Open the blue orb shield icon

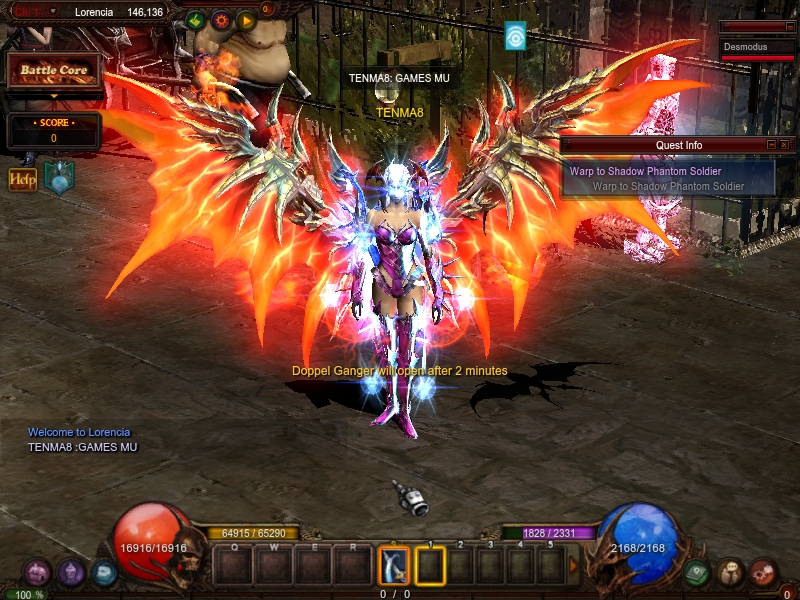(58, 178)
